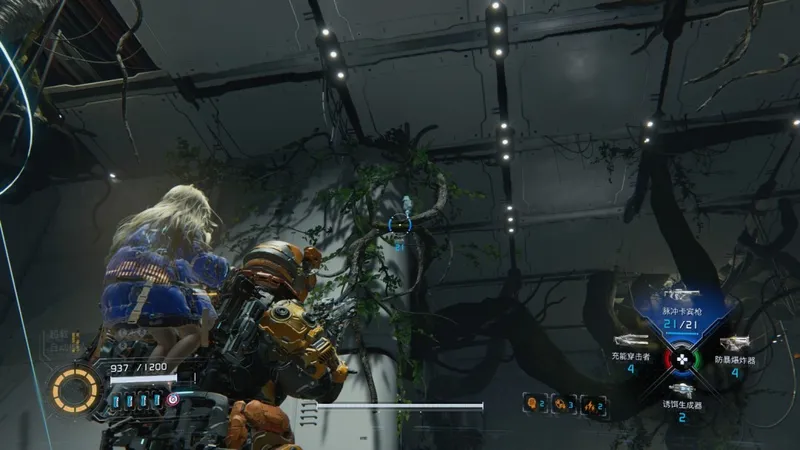The height and width of the screenshot is (450, 800).
Task: Click the orange segmented ring gauge
Action: point(75,389)
